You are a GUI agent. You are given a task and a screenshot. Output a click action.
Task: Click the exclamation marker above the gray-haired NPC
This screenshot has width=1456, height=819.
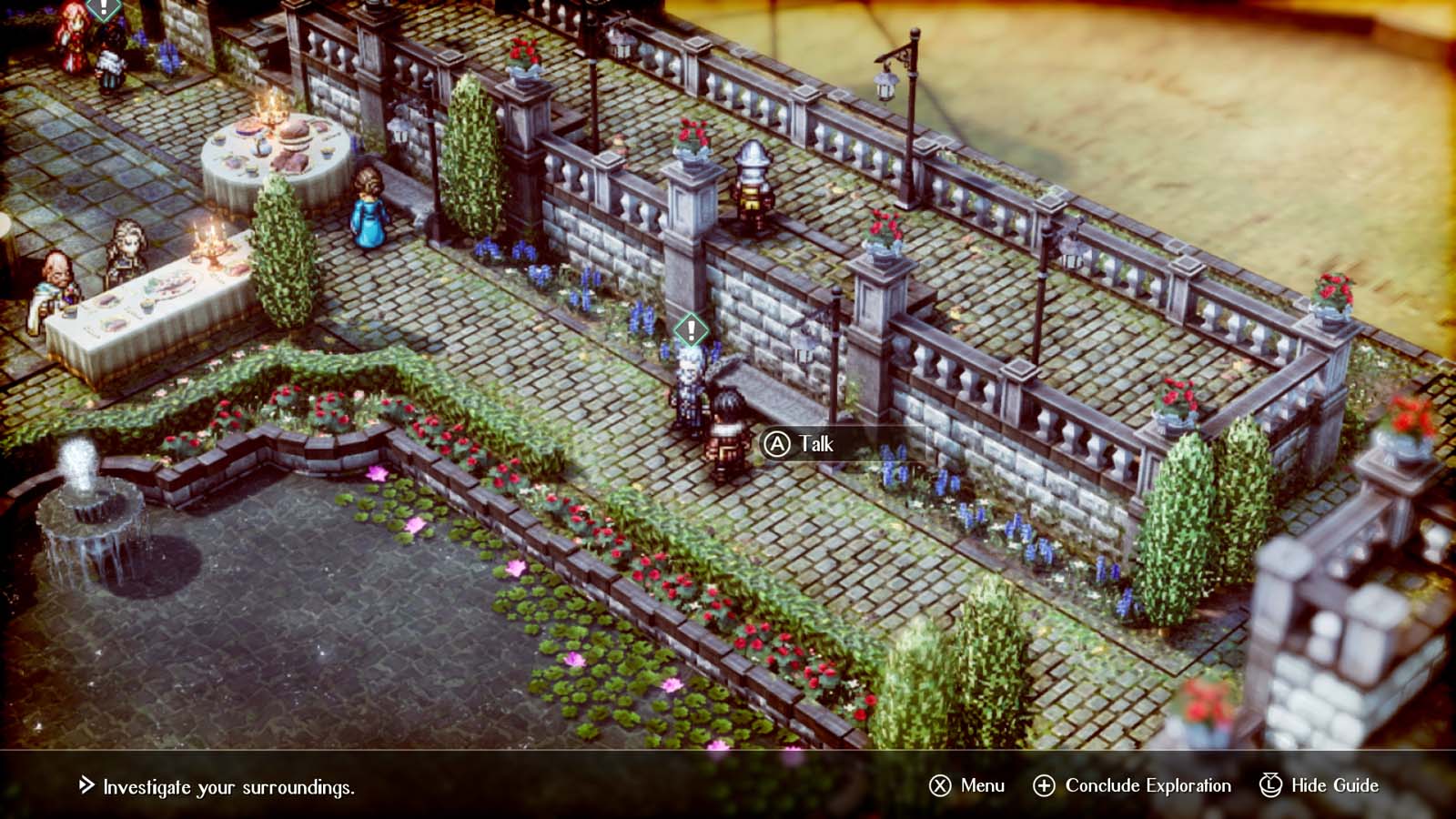click(x=690, y=329)
